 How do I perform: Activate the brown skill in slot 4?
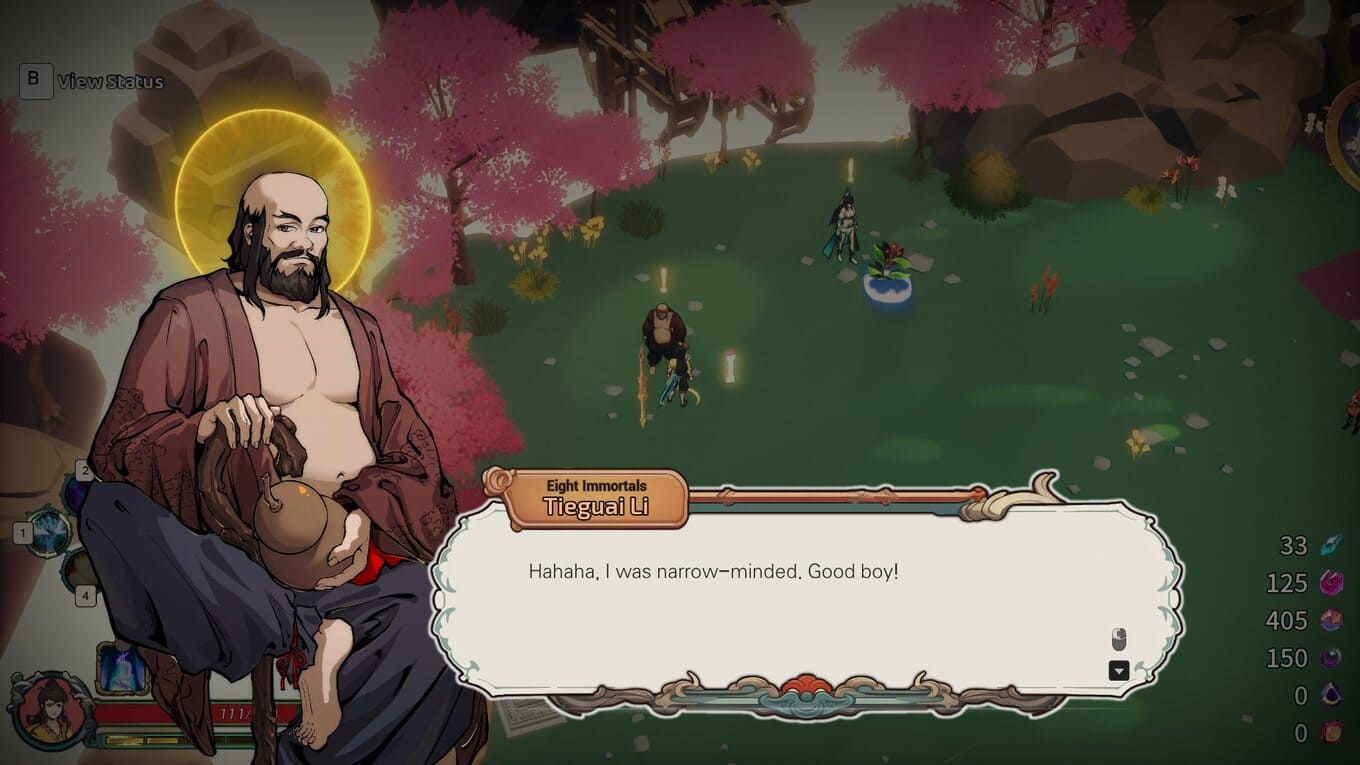click(x=78, y=572)
